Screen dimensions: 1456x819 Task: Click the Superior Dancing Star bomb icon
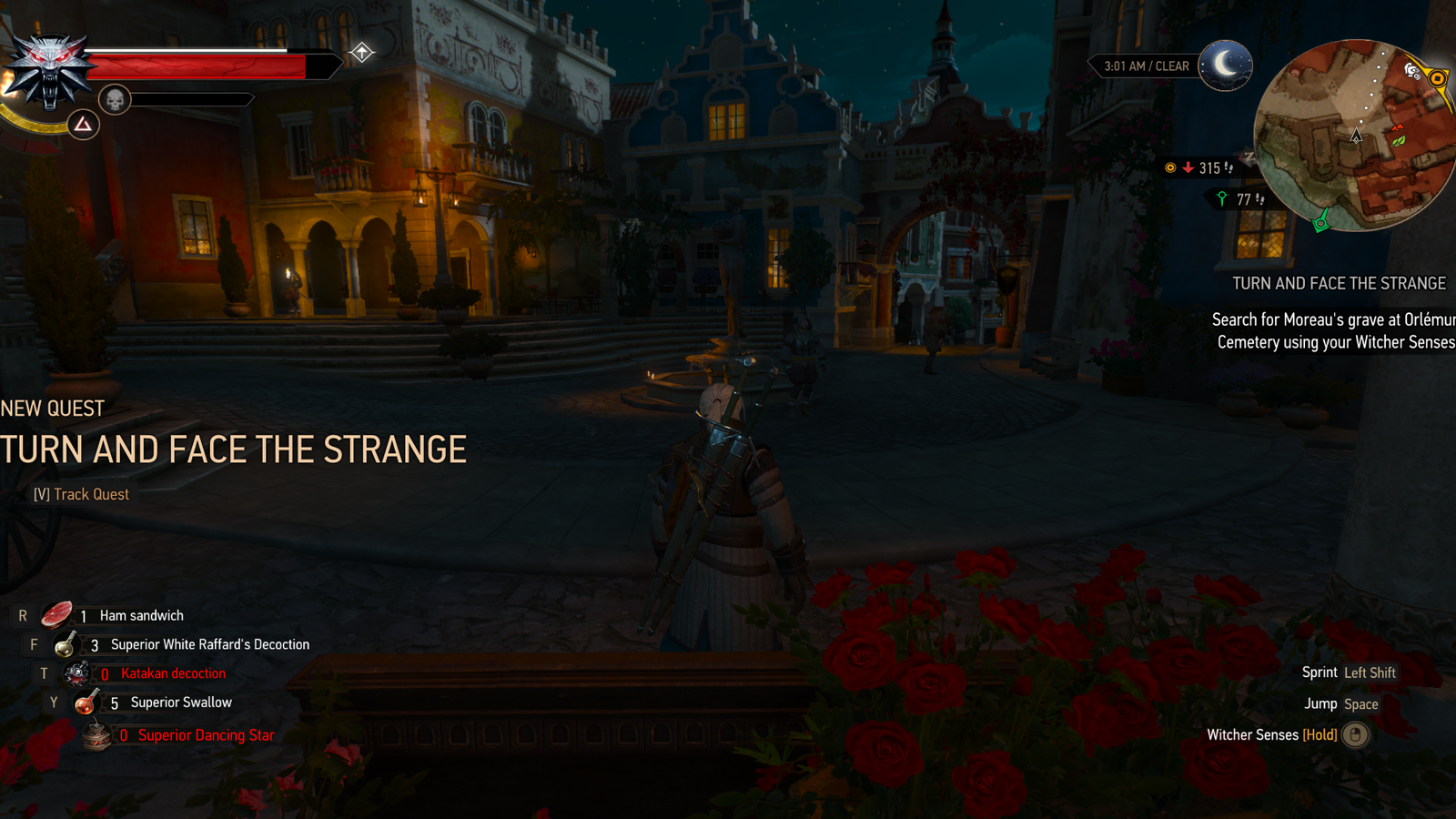(95, 734)
